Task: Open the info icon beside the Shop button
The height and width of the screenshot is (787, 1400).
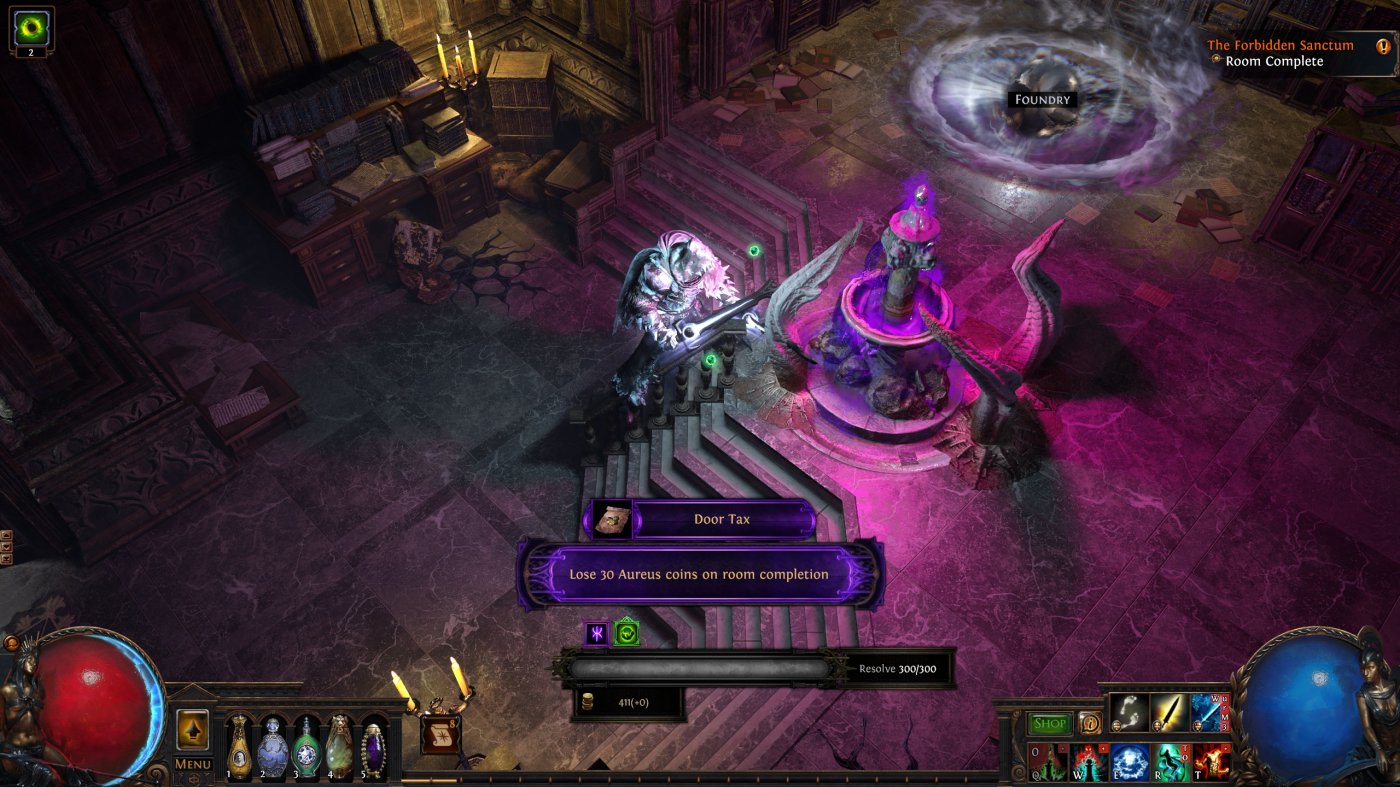Action: coord(1091,723)
